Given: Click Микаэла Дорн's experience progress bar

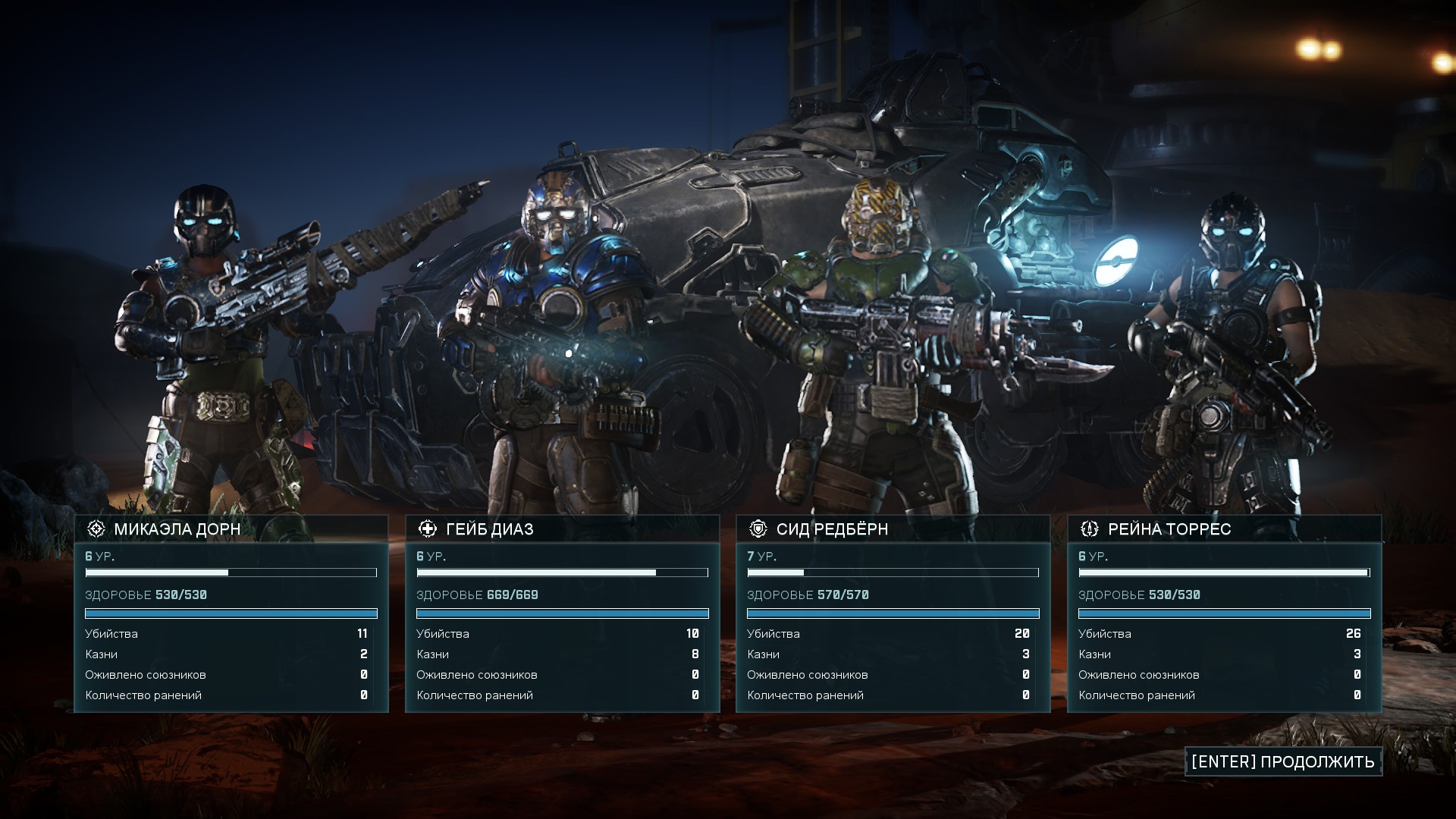Looking at the screenshot, I should tap(231, 574).
